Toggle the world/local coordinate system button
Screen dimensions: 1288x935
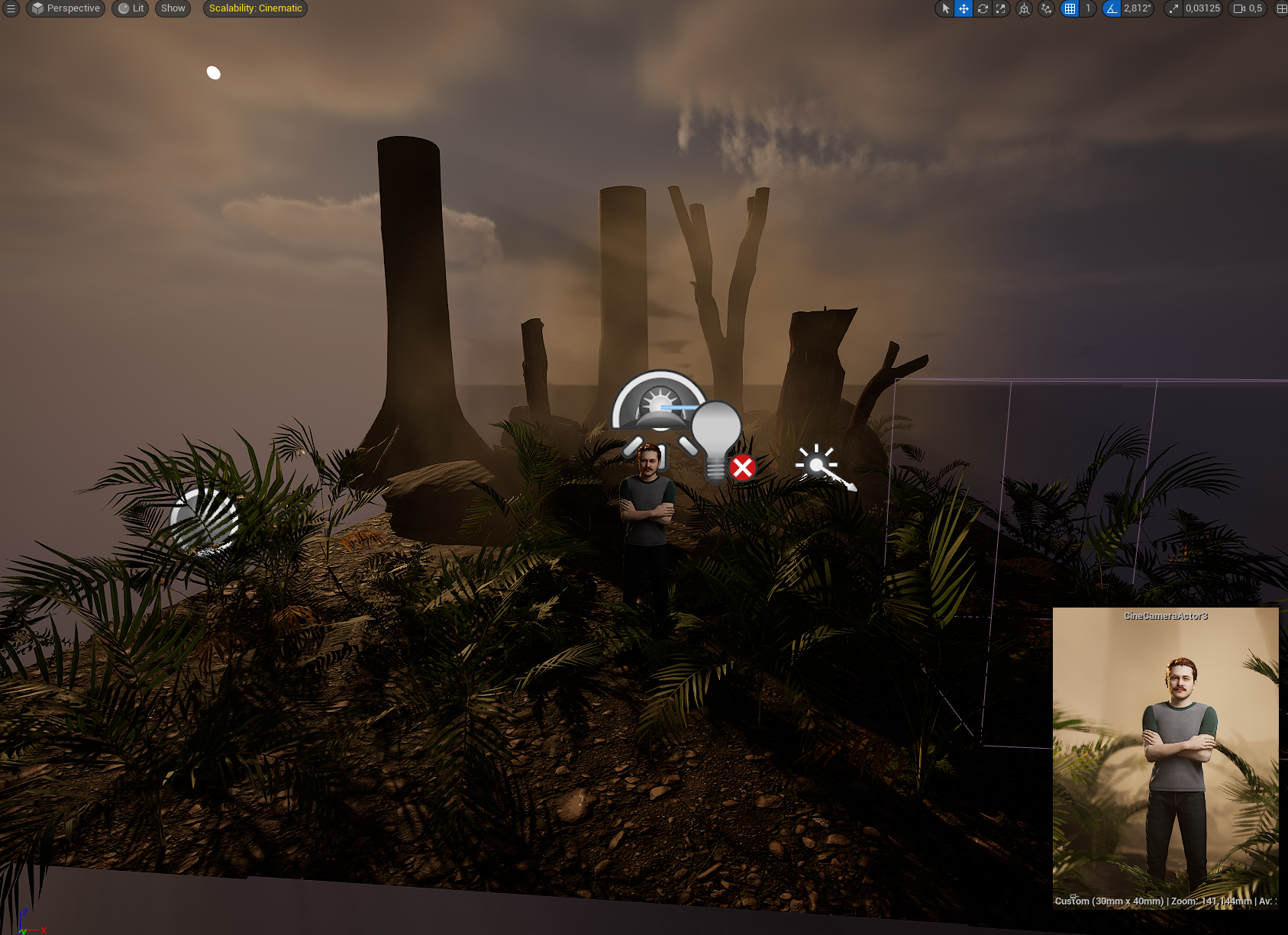tap(1025, 8)
